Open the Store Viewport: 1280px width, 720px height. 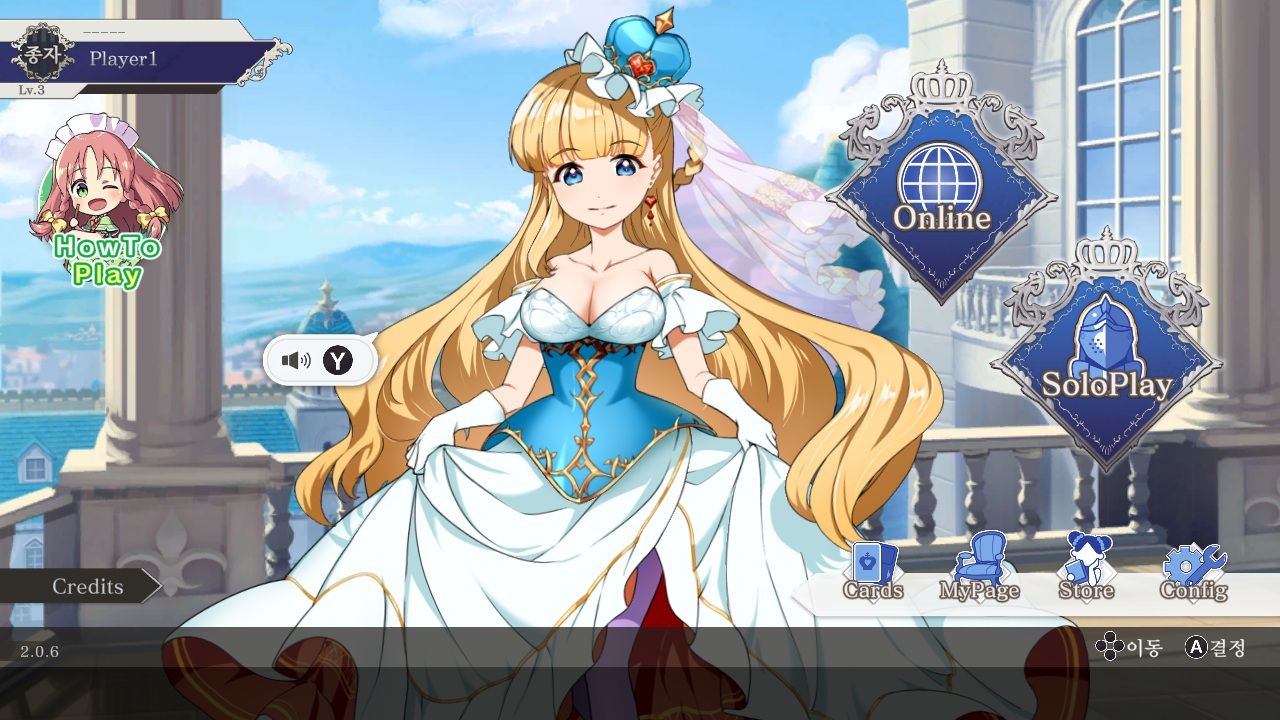[x=1086, y=572]
